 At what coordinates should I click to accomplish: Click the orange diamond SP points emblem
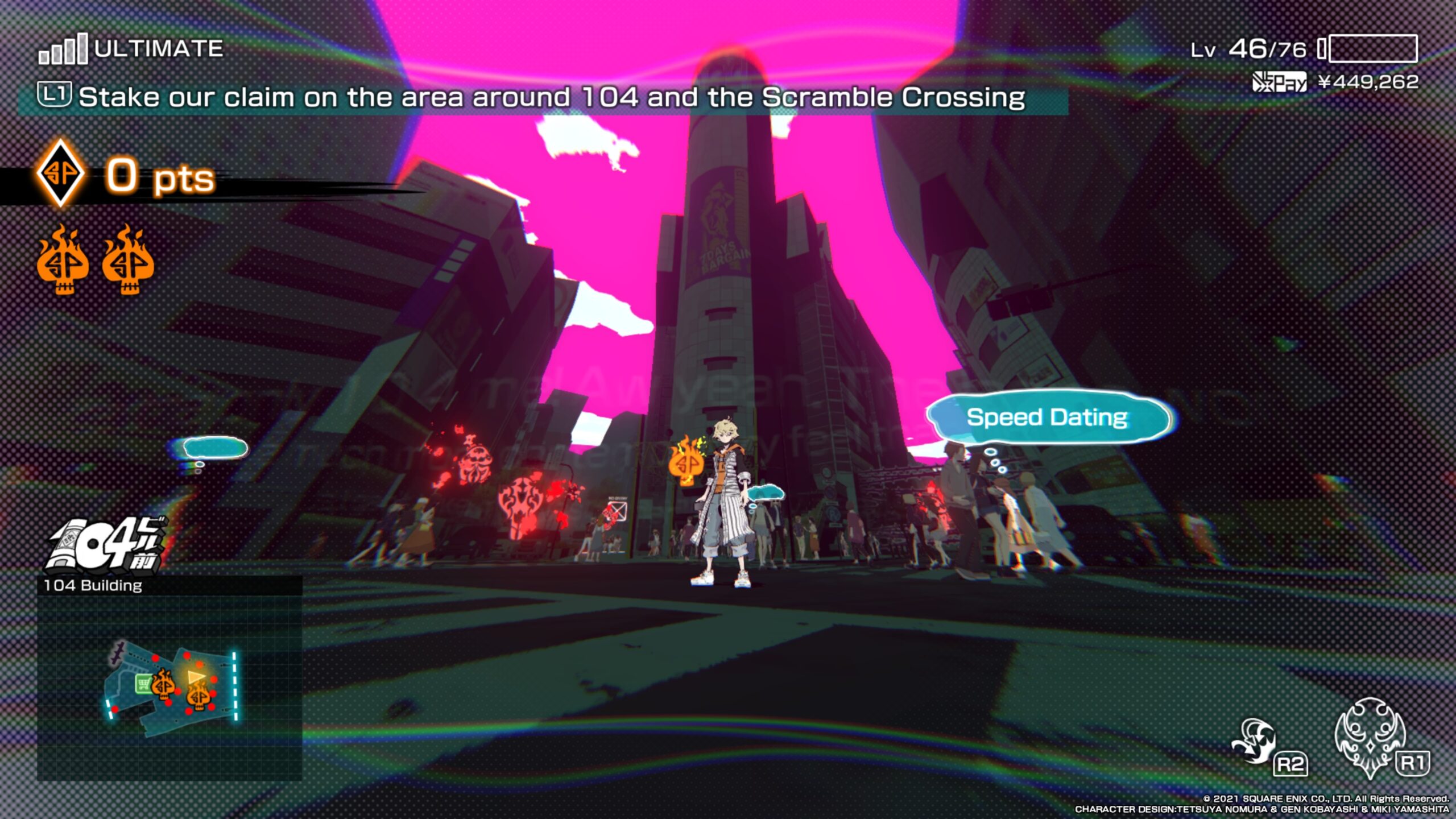pyautogui.click(x=60, y=173)
